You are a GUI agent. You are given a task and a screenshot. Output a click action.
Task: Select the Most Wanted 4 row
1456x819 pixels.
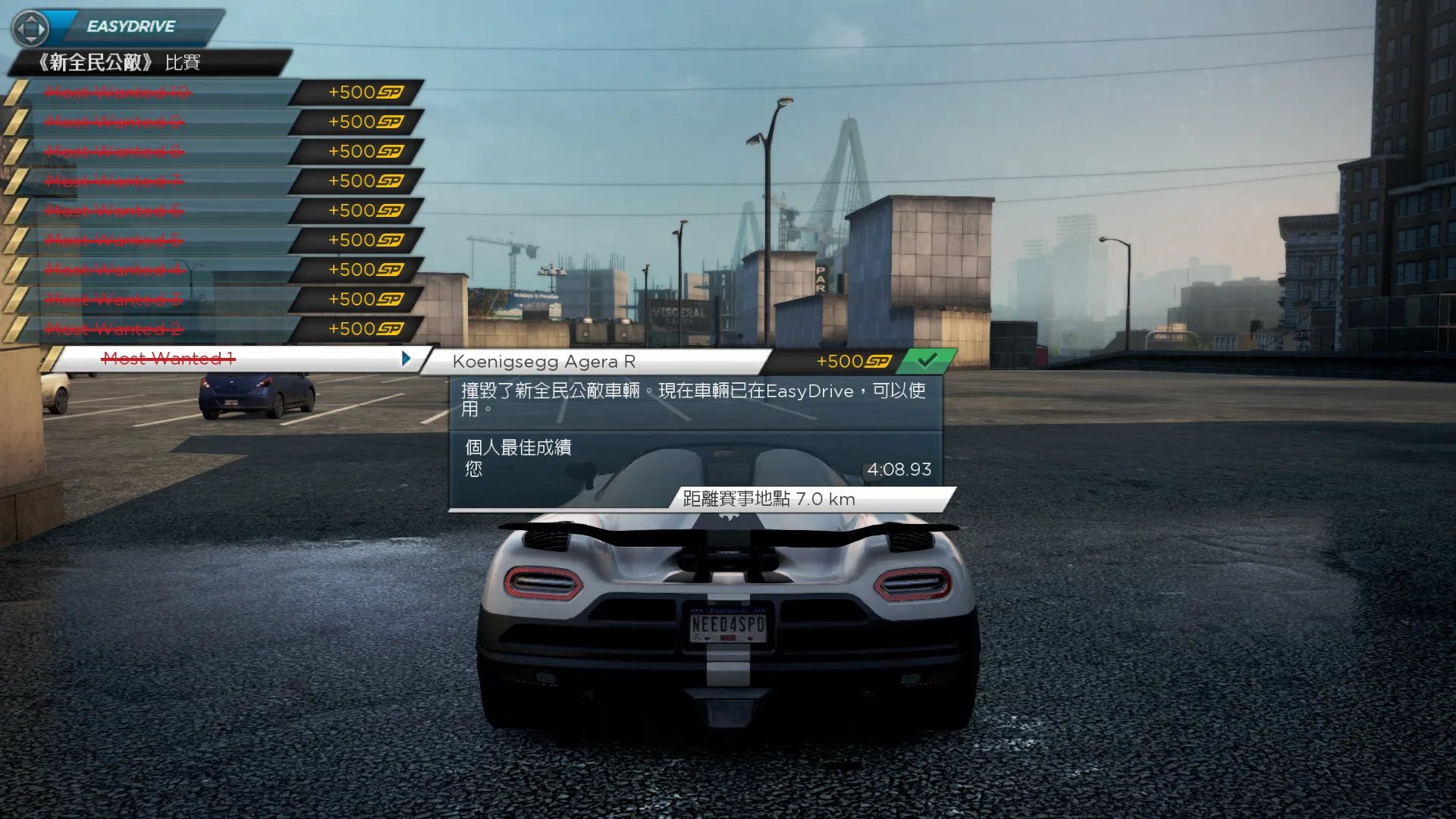(x=114, y=270)
